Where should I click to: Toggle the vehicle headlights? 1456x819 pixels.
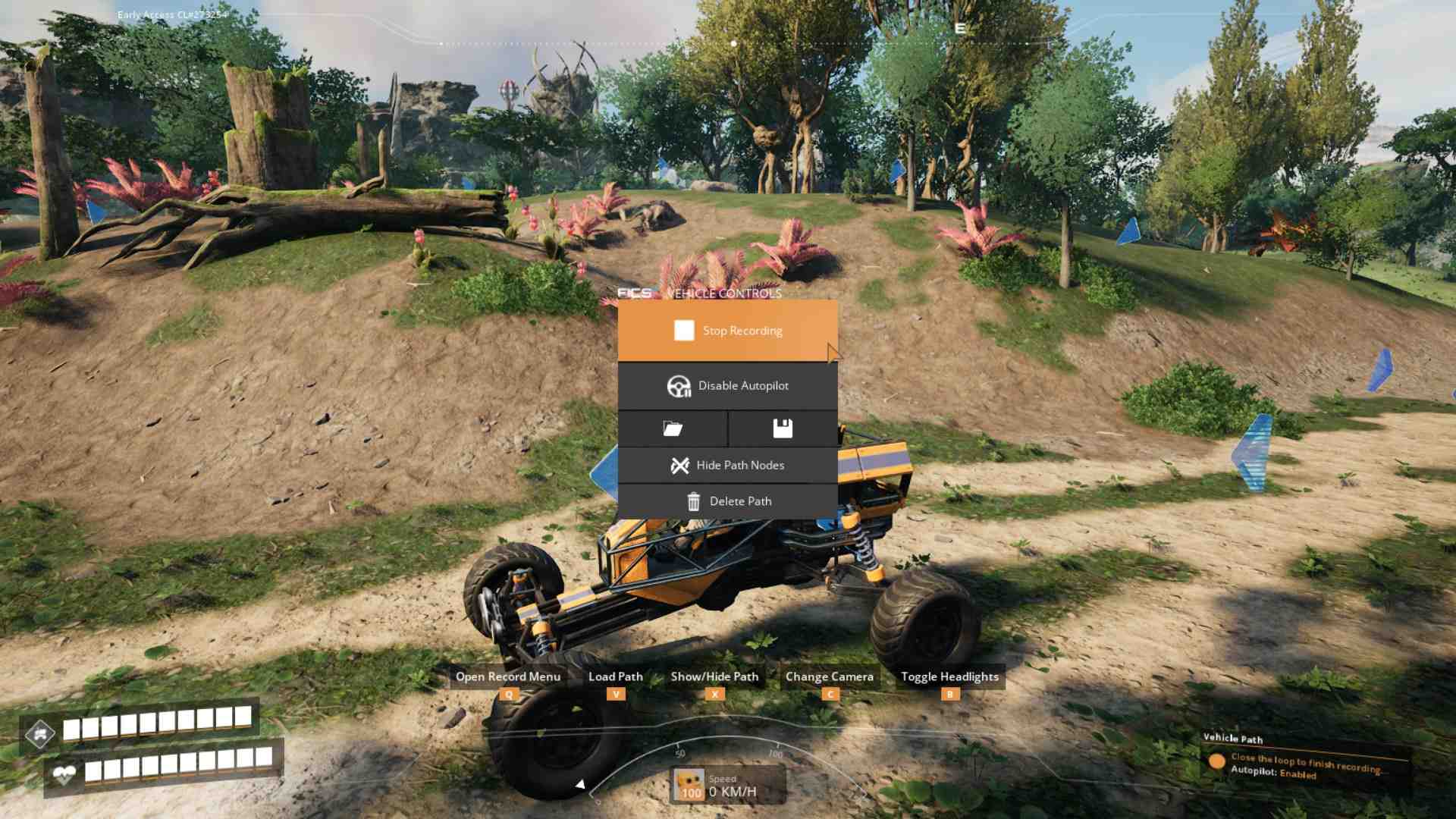click(x=949, y=676)
